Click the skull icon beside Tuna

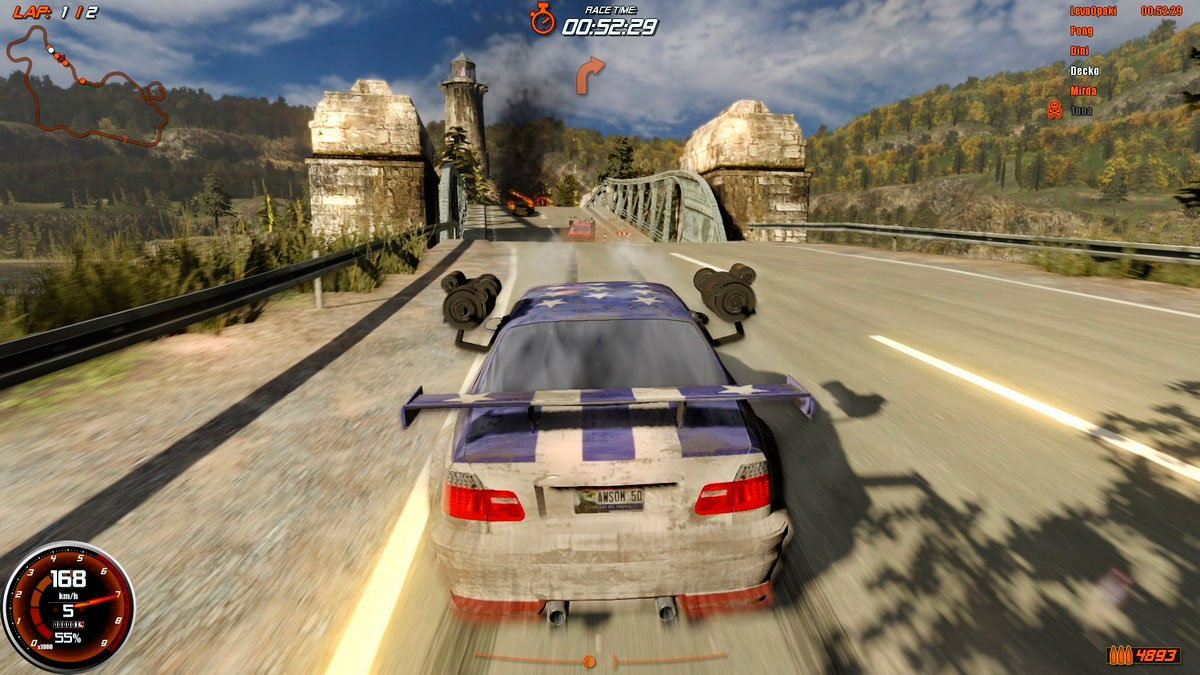tap(1054, 110)
